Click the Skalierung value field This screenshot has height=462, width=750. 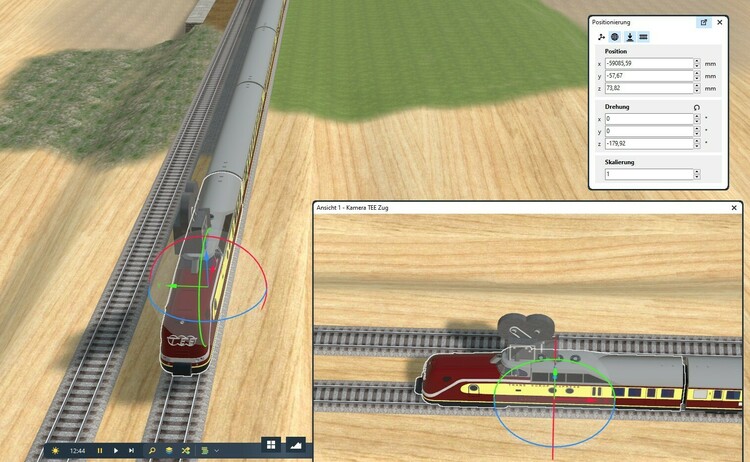pyautogui.click(x=649, y=174)
